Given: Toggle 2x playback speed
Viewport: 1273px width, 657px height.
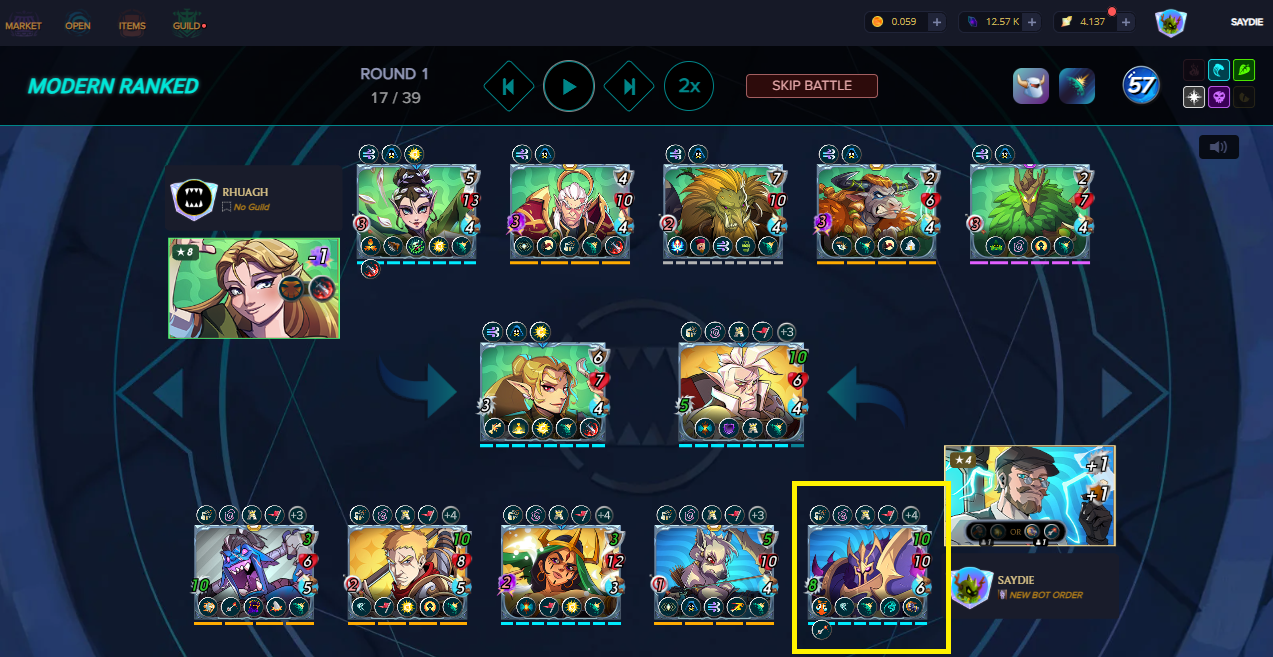Looking at the screenshot, I should (689, 87).
